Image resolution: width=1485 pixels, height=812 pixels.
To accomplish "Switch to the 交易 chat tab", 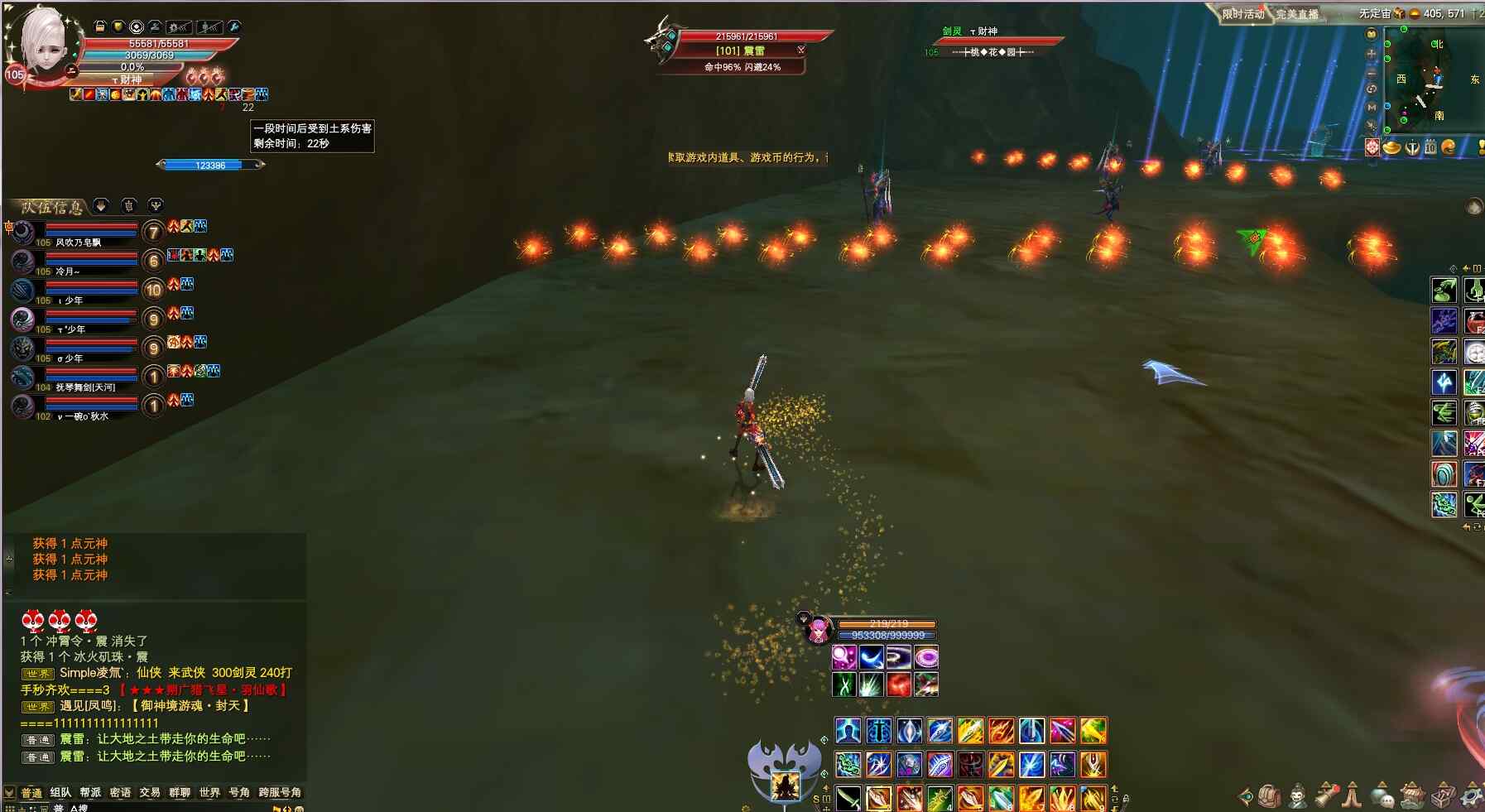I will coord(150,792).
